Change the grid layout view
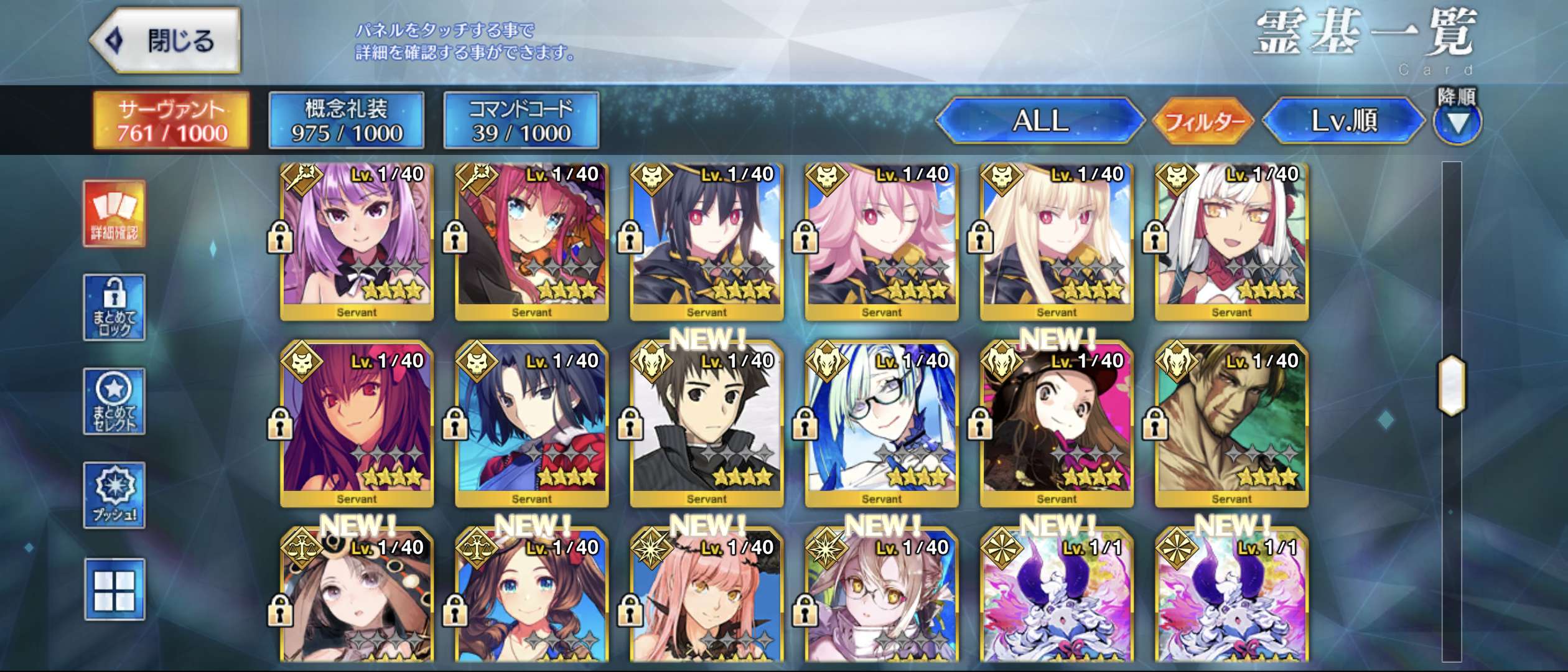 pos(114,589)
